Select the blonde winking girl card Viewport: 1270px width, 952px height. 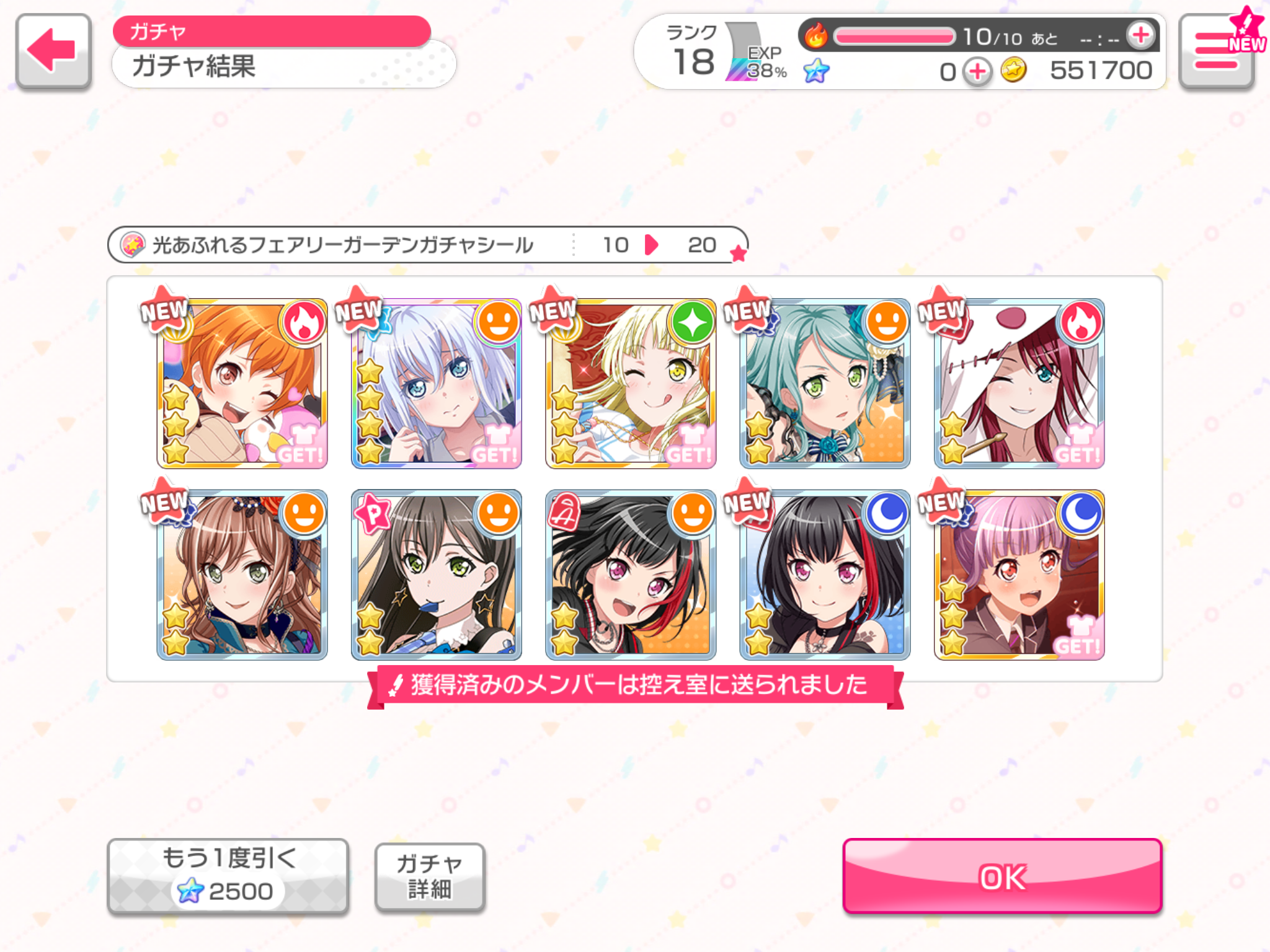point(631,384)
